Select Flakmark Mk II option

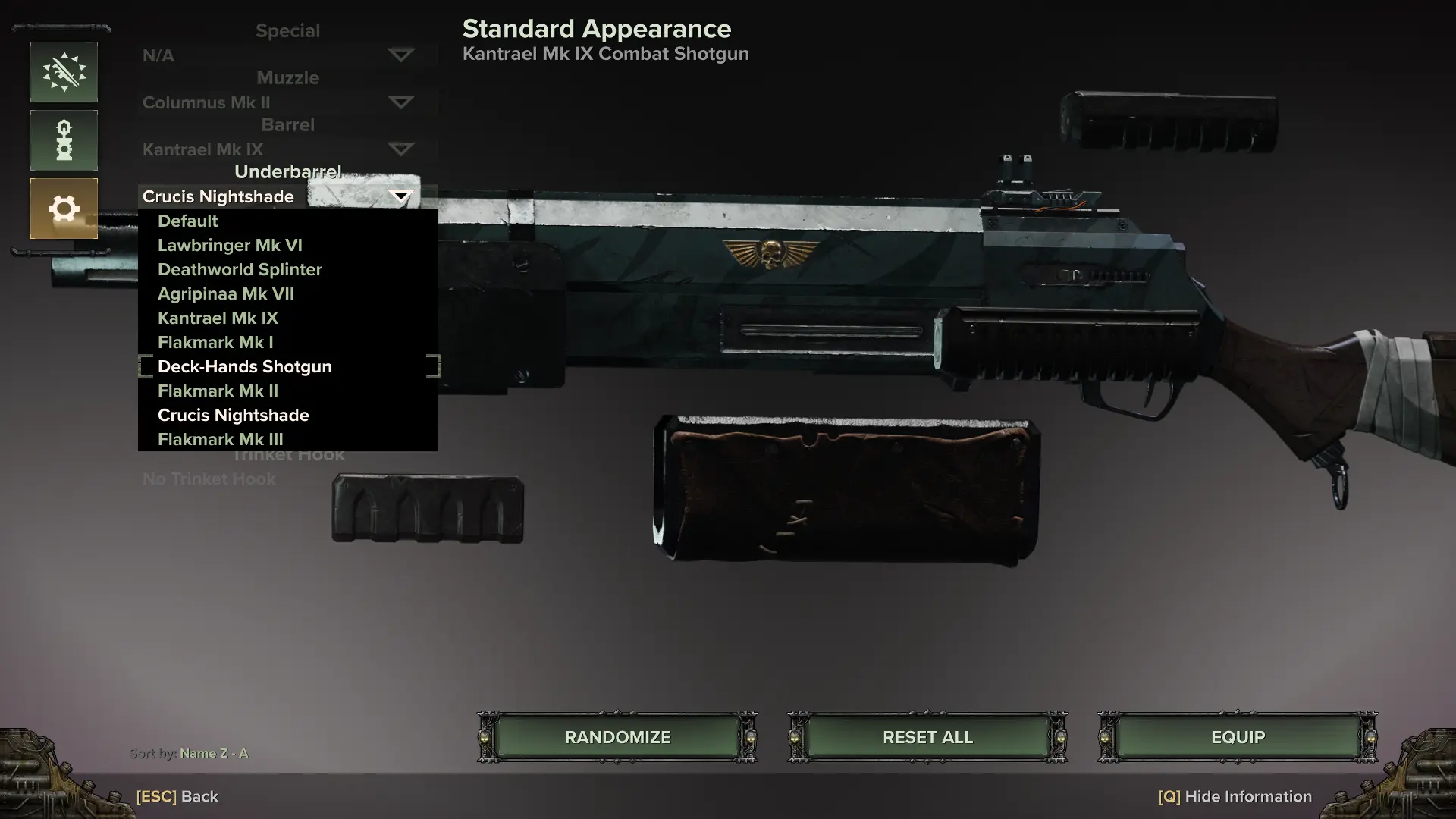pyautogui.click(x=218, y=391)
